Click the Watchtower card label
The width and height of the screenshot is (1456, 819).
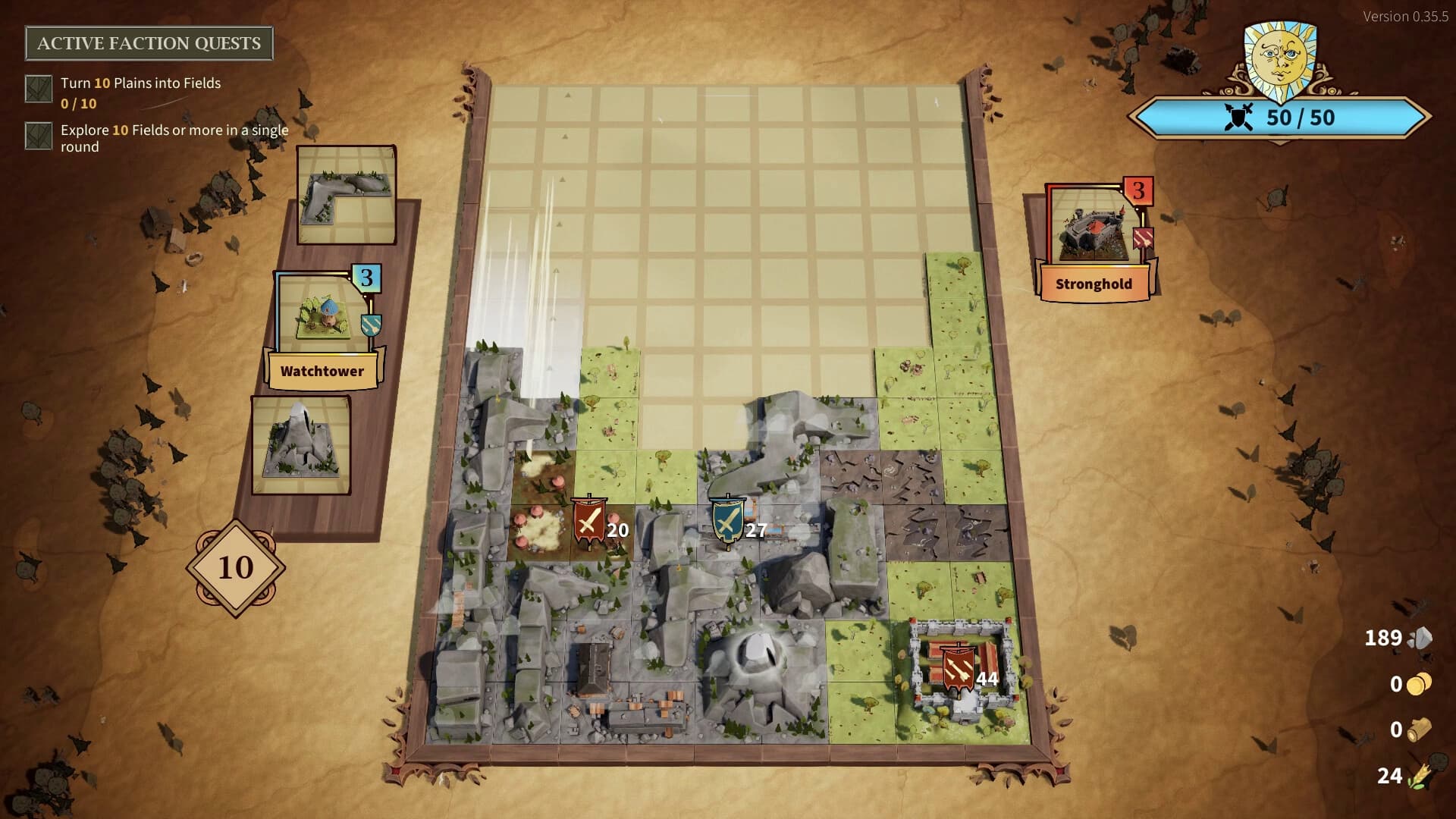click(x=323, y=371)
